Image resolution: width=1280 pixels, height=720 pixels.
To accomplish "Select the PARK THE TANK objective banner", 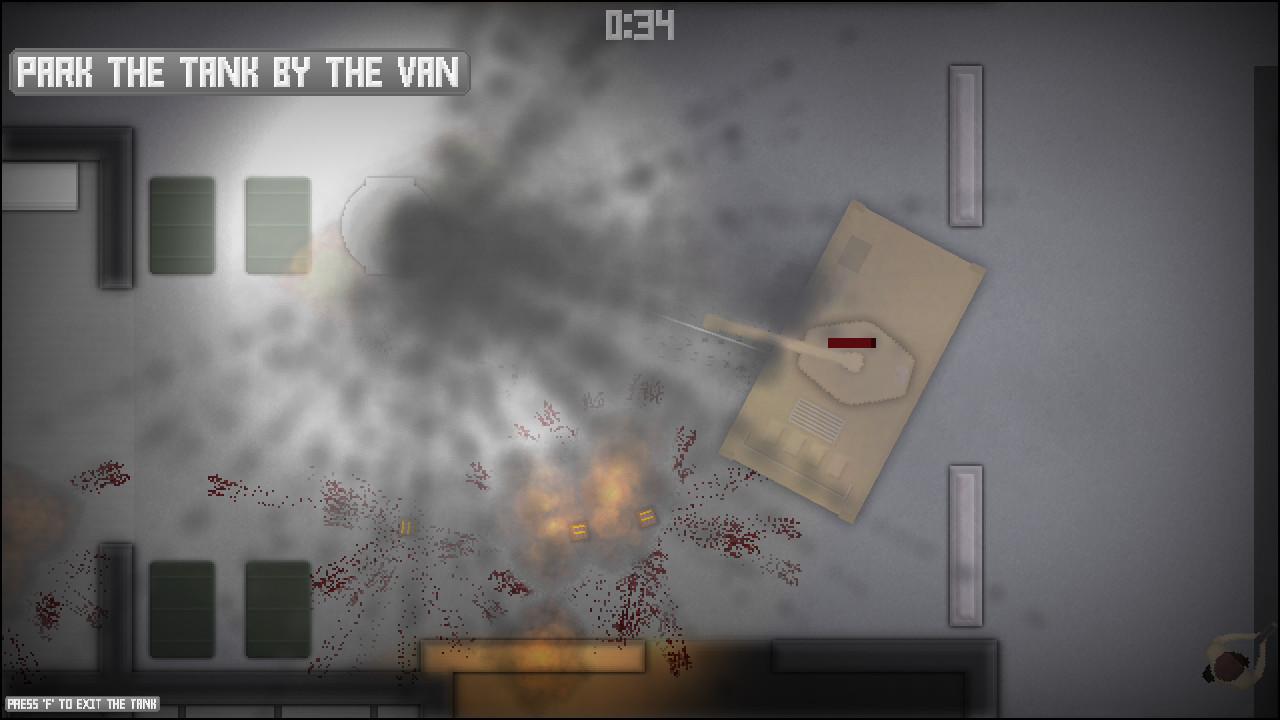I will [x=237, y=72].
